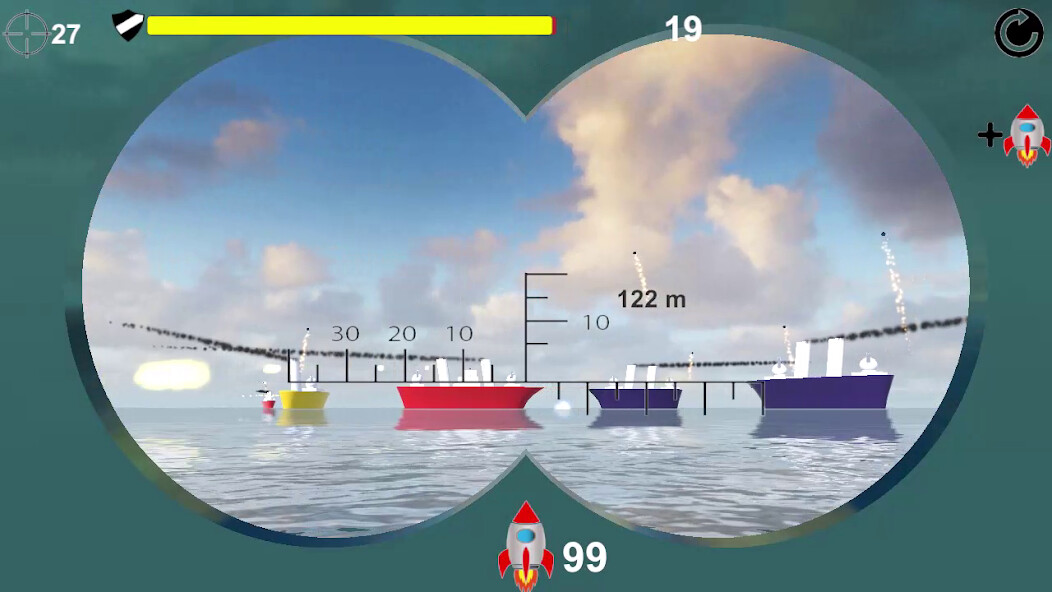Tap the crosshair target icon

[x=26, y=33]
